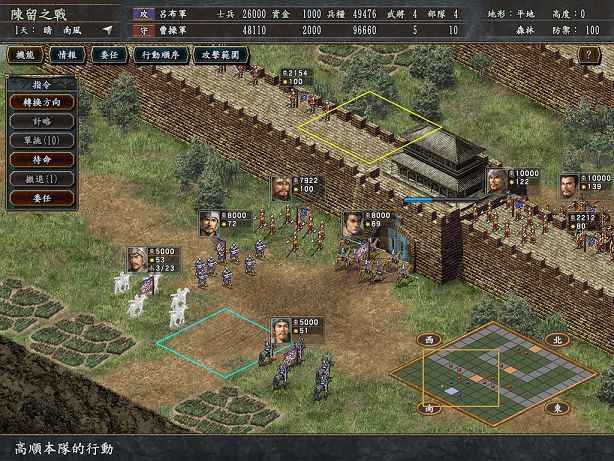Show the 行動順序 action order
This screenshot has width=614, height=461.
pos(162,54)
